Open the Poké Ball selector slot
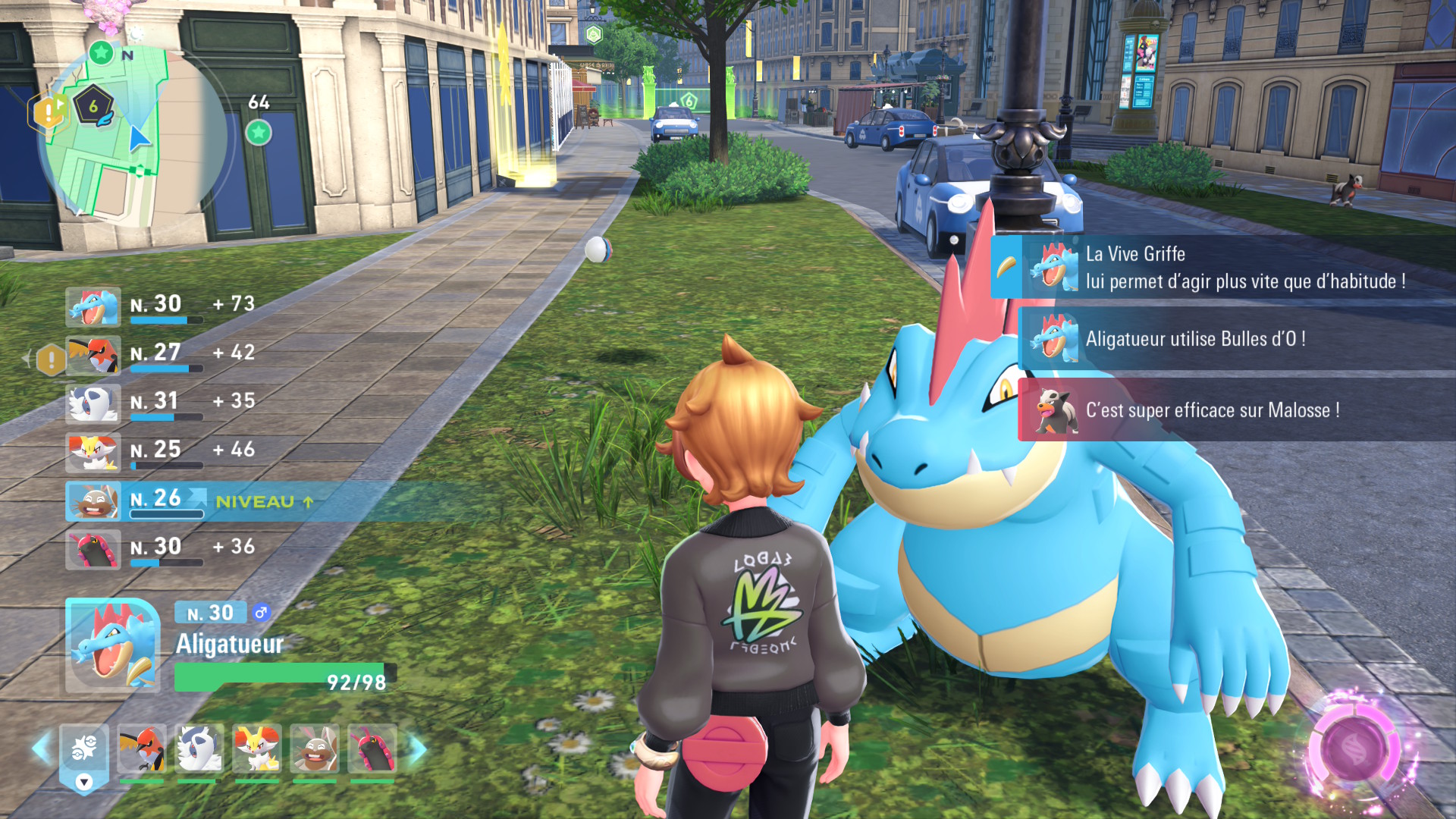This screenshot has height=819, width=1456. coord(83,748)
